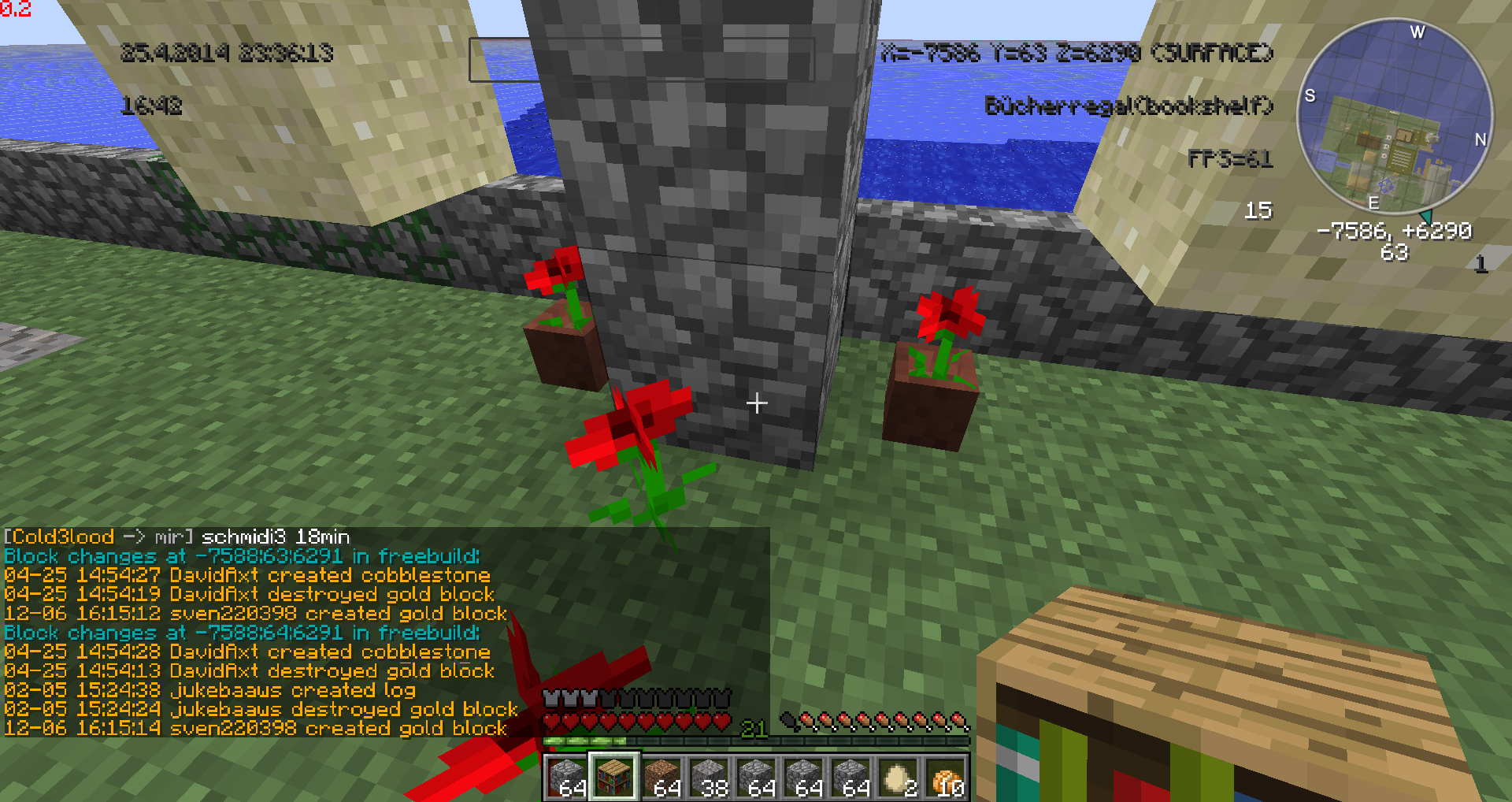The width and height of the screenshot is (1512, 802).
Task: Select the egg hotbar slot
Action: pos(898,776)
